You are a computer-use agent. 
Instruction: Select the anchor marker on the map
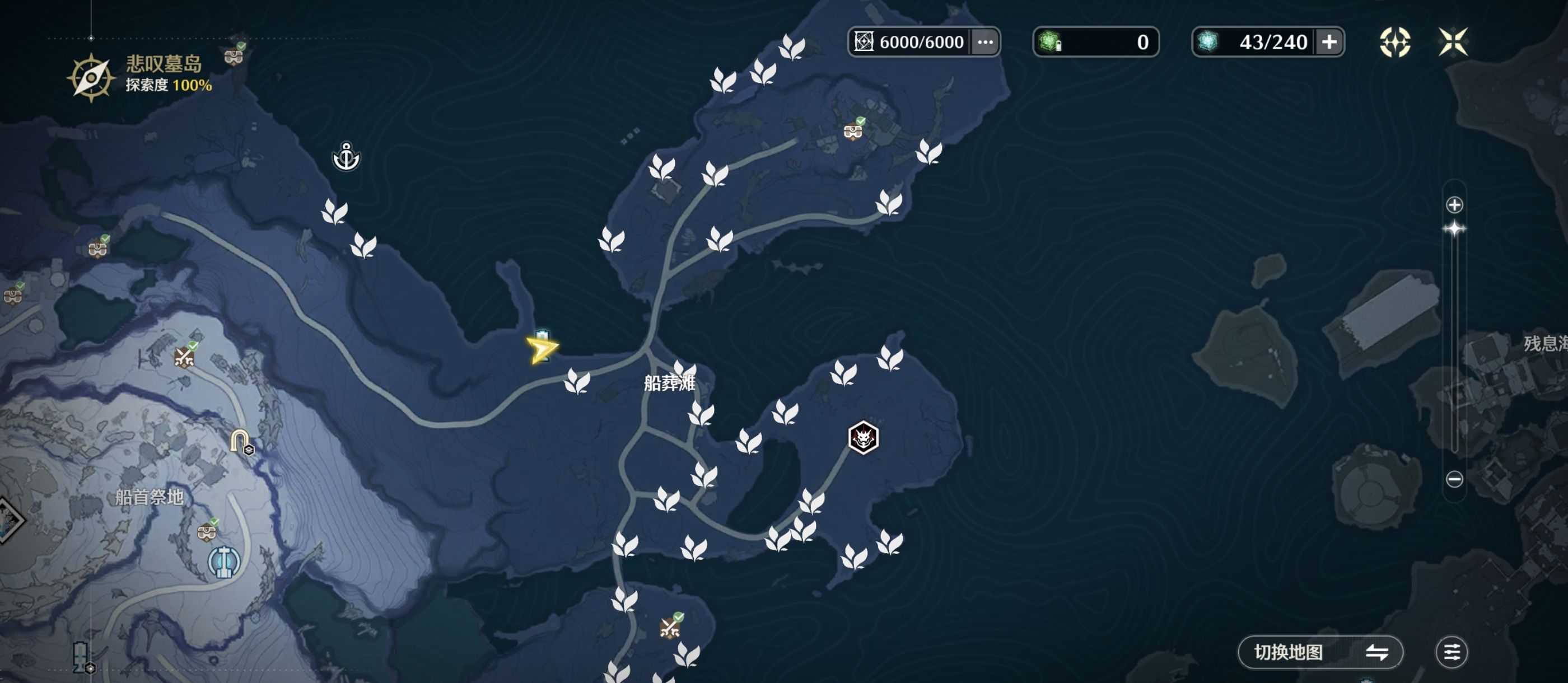tap(346, 156)
